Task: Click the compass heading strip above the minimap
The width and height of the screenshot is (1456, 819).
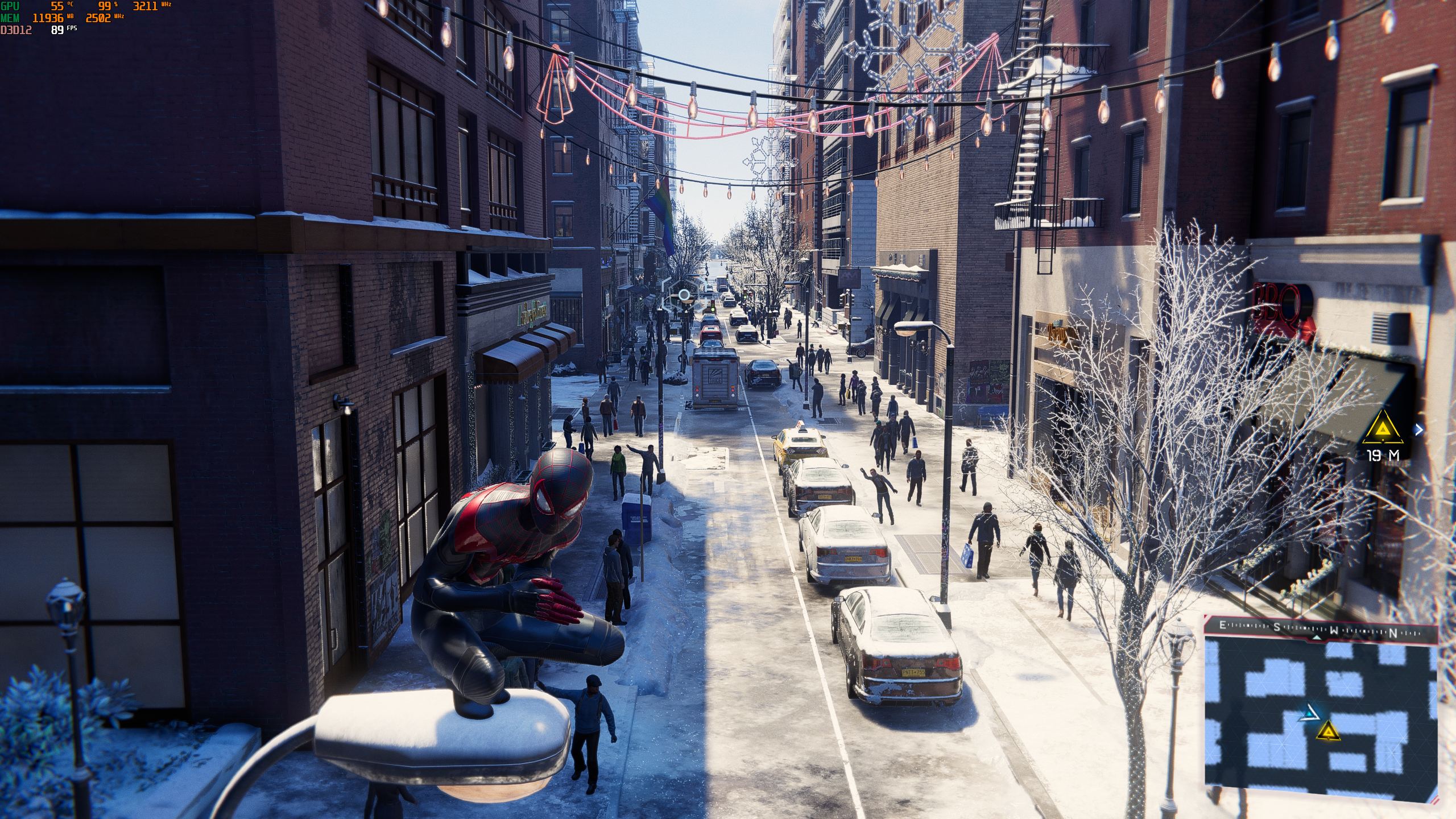Action: [x=1320, y=628]
